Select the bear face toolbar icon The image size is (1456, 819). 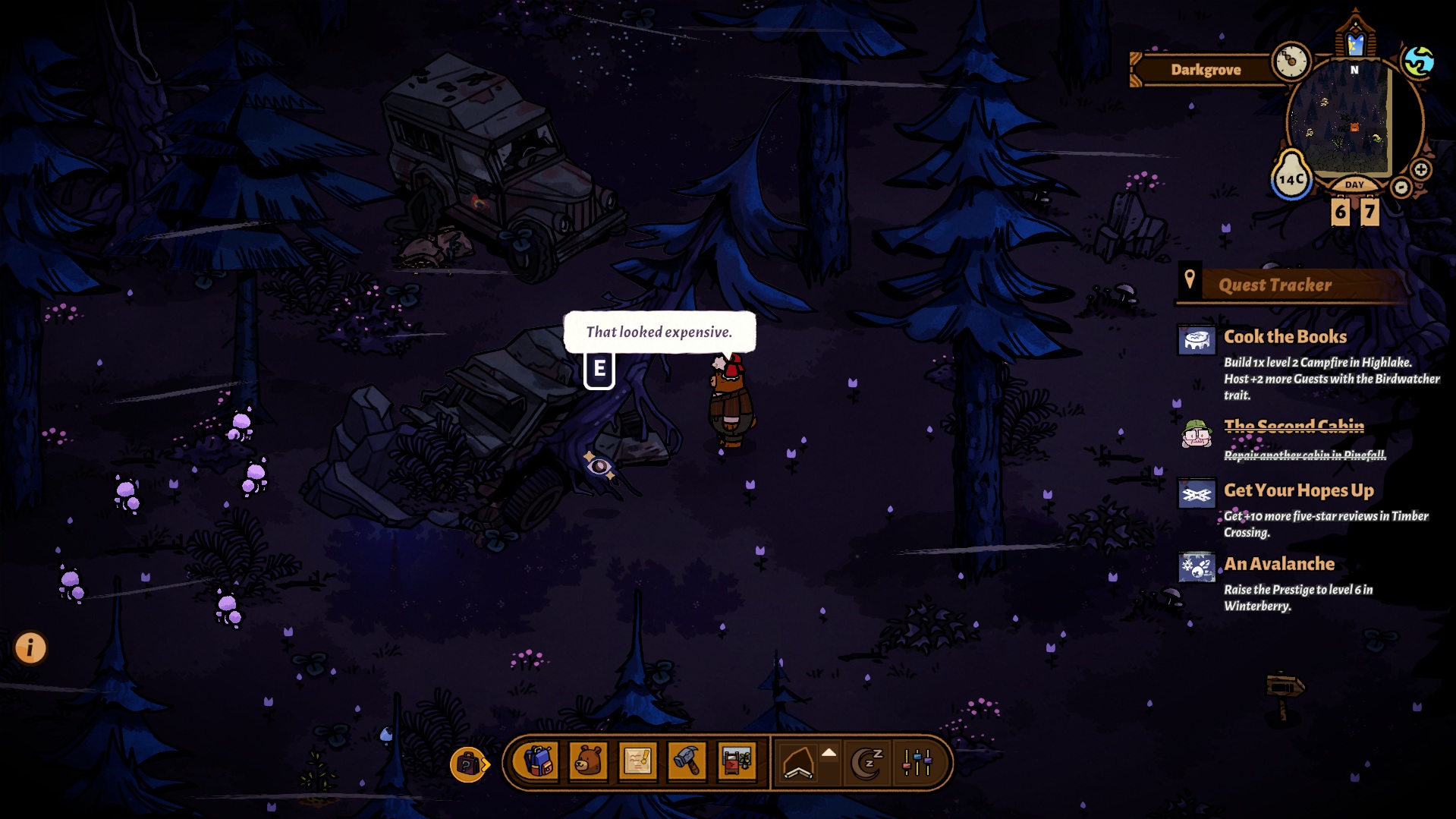click(x=588, y=761)
